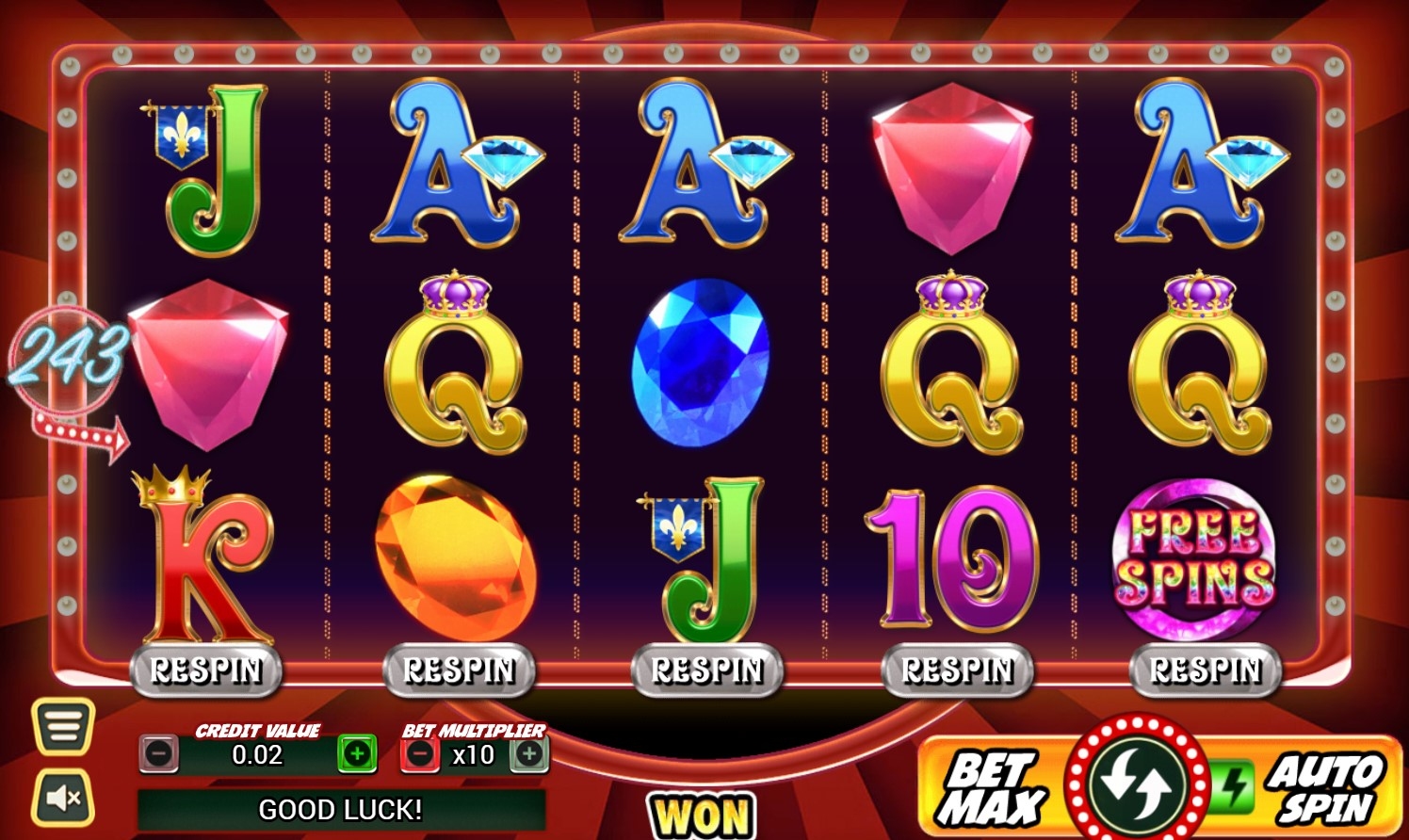Toggle the muted sound speaker icon
Viewport: 1409px width, 840px height.
[63, 798]
